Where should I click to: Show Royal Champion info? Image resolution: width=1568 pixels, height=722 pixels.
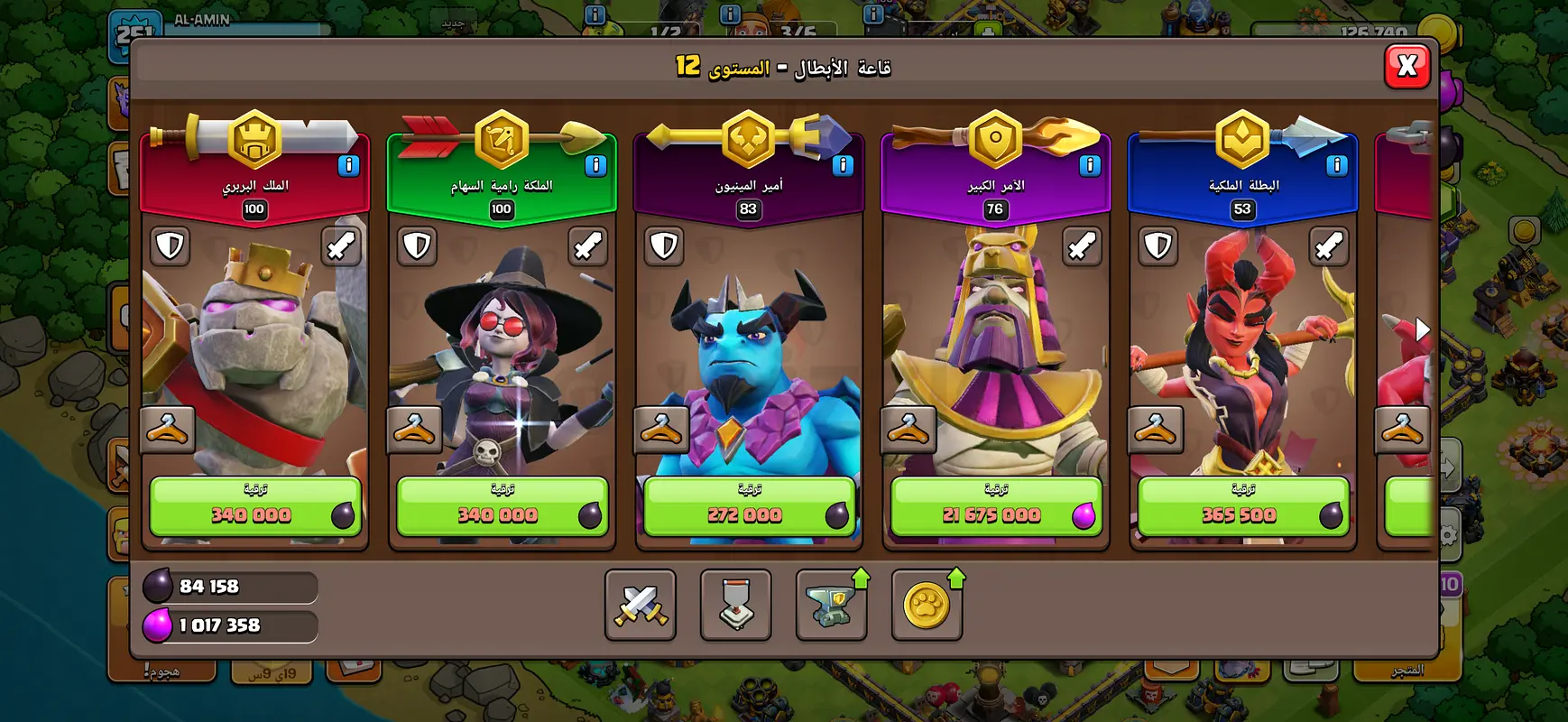(x=1337, y=165)
